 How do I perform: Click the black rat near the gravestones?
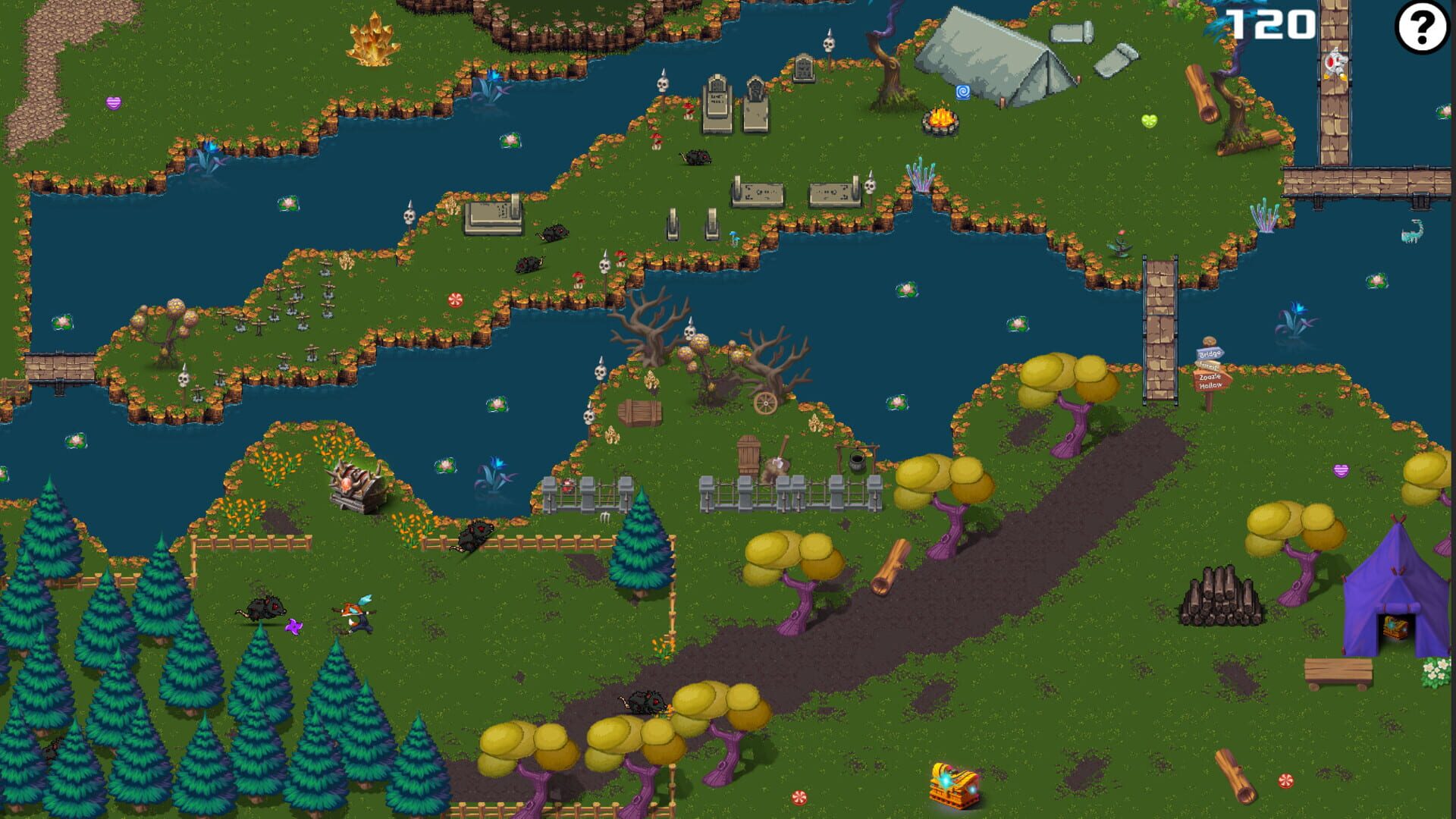click(695, 155)
